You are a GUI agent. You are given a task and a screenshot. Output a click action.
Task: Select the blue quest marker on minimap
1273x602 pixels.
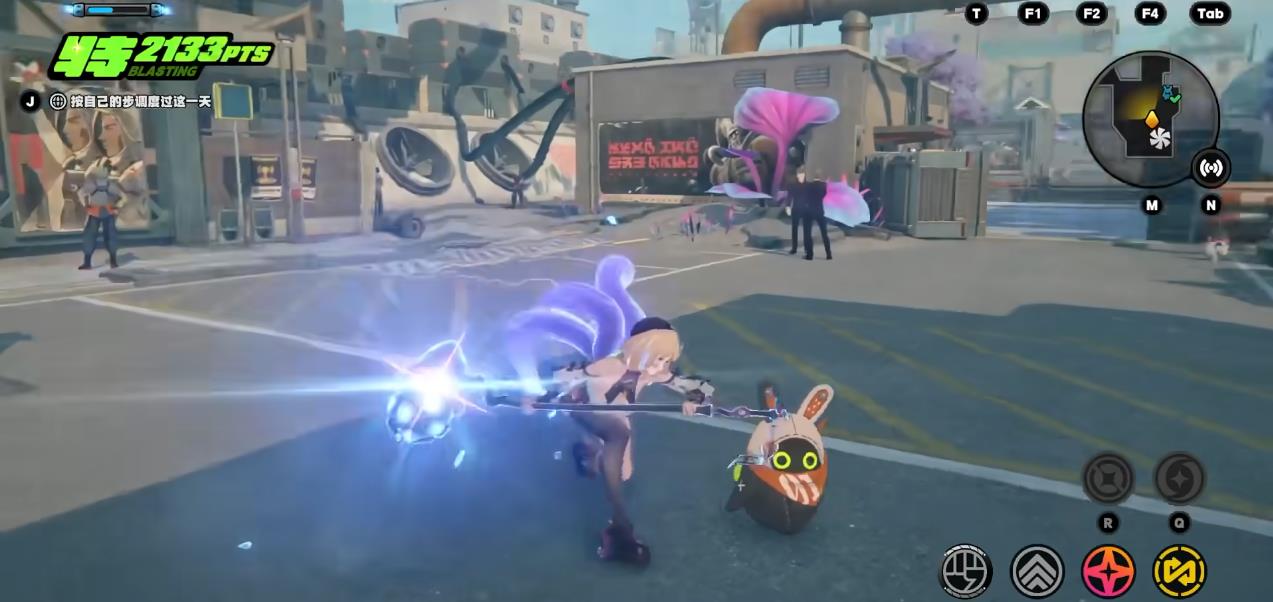1167,94
